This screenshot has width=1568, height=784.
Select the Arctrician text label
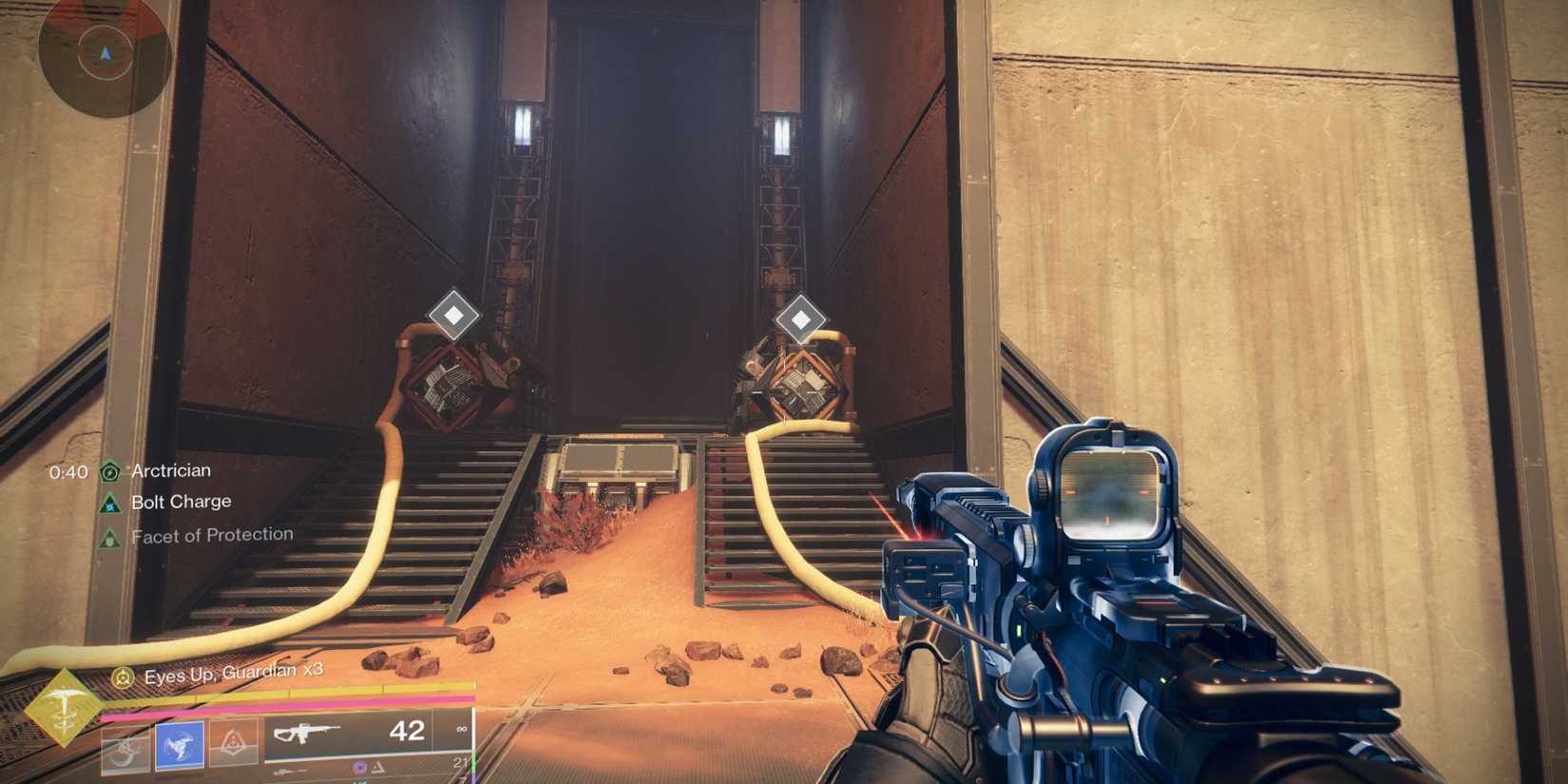click(171, 471)
